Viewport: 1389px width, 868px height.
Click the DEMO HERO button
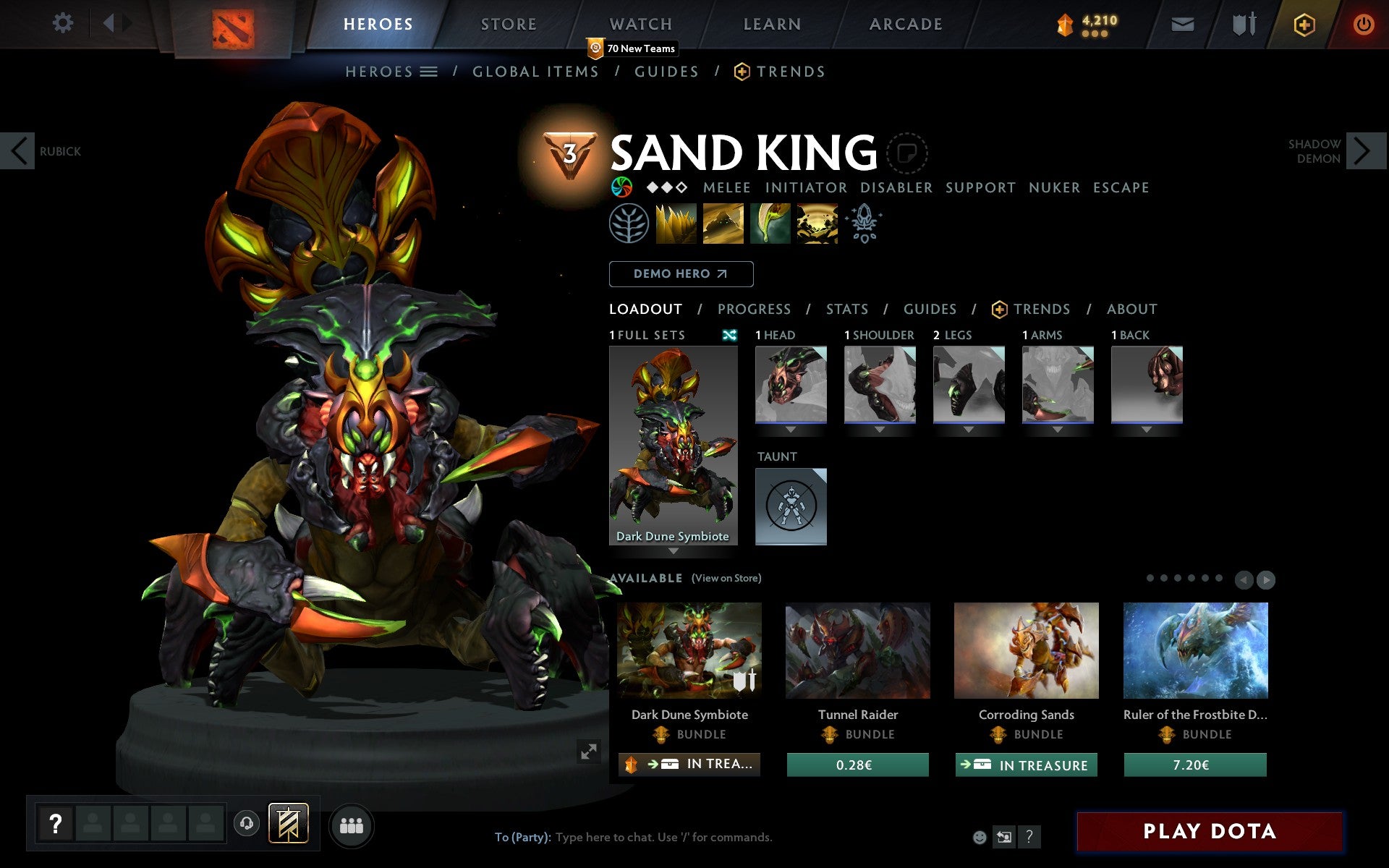pos(681,274)
